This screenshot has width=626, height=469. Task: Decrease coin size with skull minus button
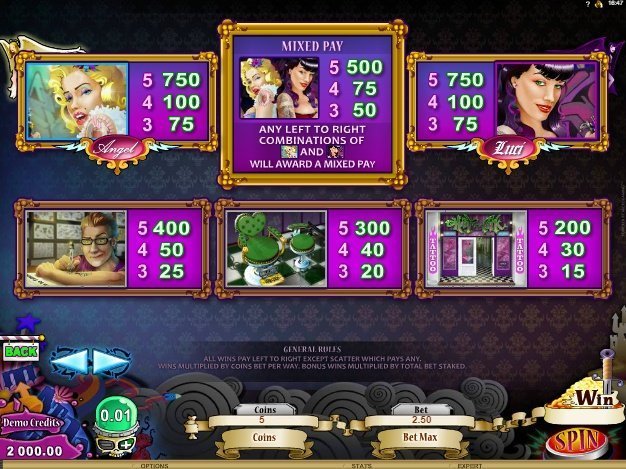click(x=106, y=443)
